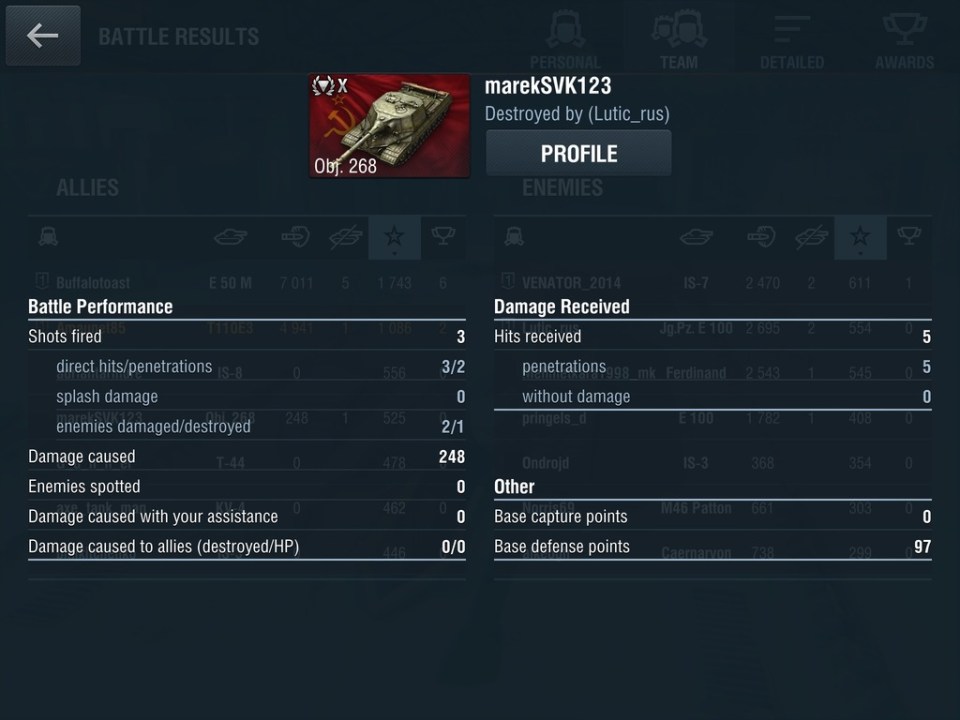
Task: Show the Awards tab
Action: point(904,40)
